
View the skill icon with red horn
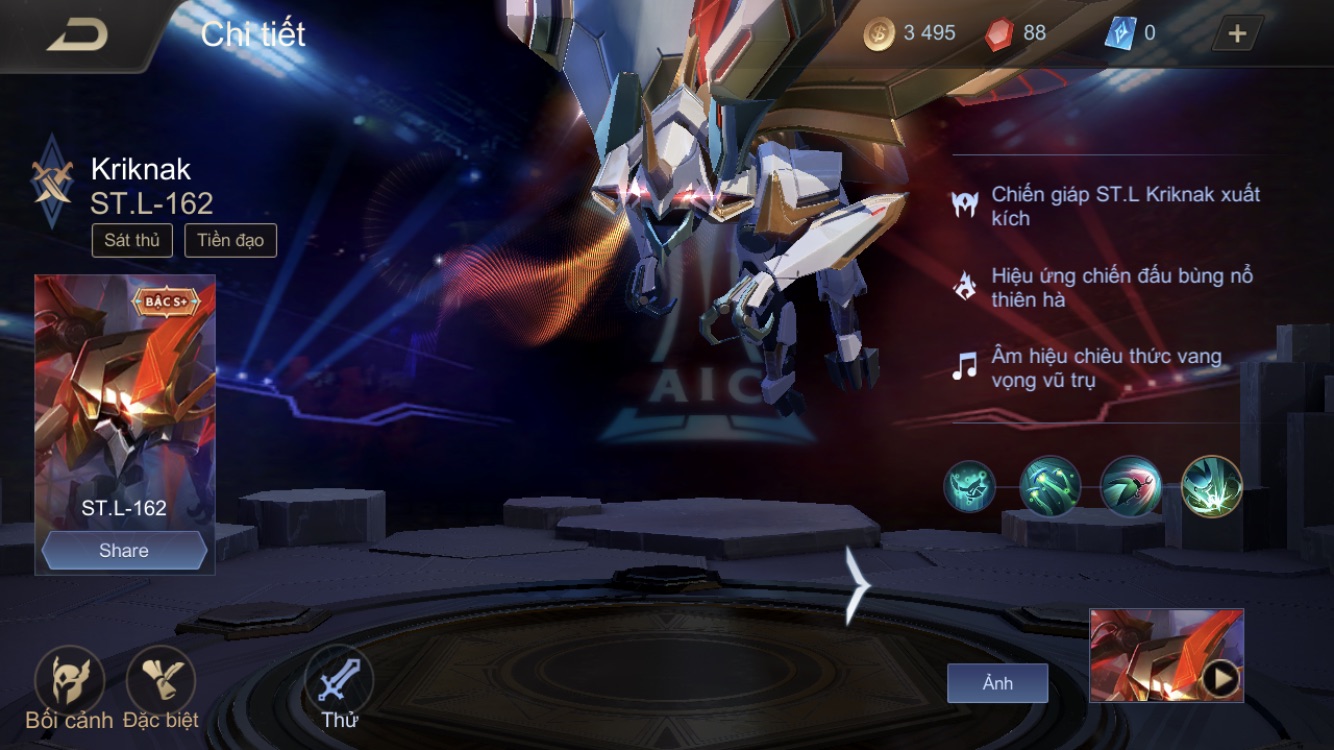click(x=1130, y=487)
